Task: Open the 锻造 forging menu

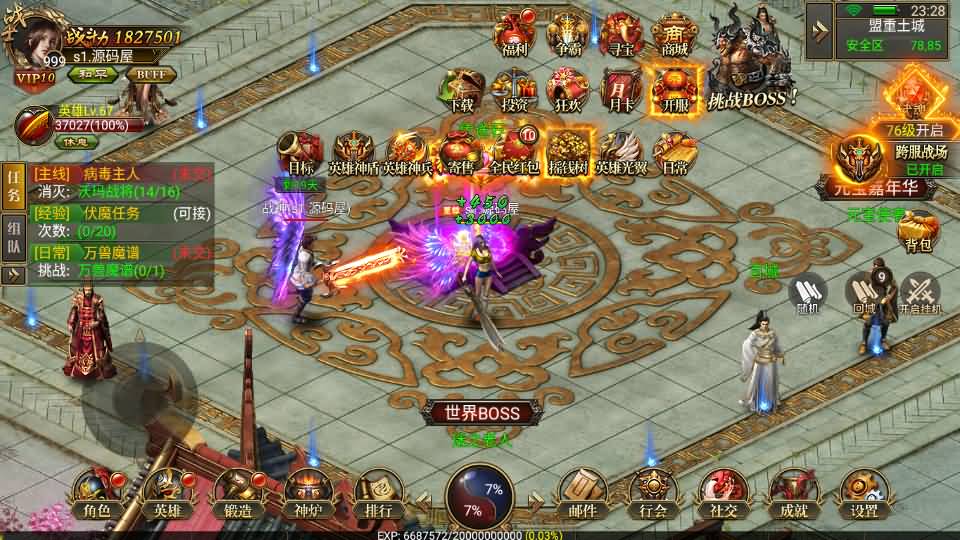Action: pyautogui.click(x=238, y=494)
